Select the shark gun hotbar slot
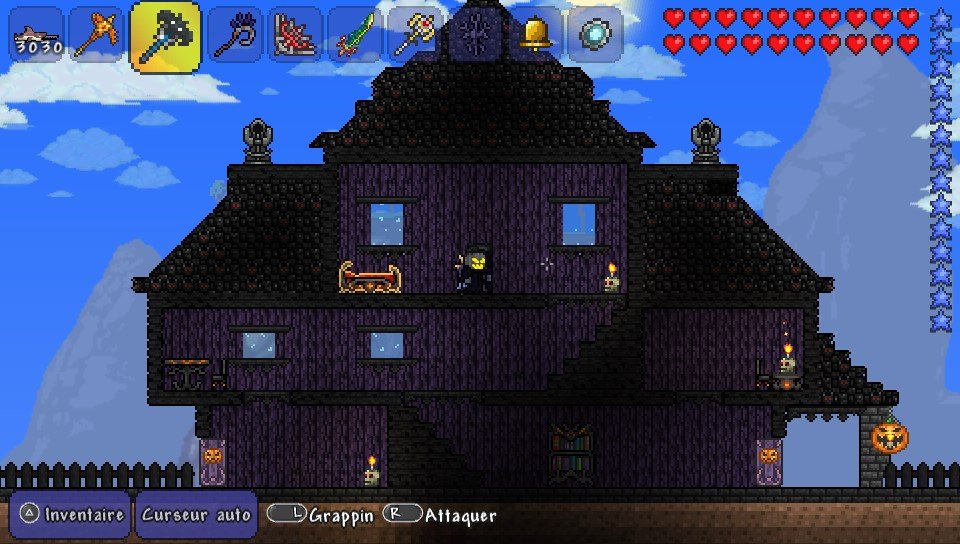This screenshot has width=960, height=544. click(x=37, y=35)
